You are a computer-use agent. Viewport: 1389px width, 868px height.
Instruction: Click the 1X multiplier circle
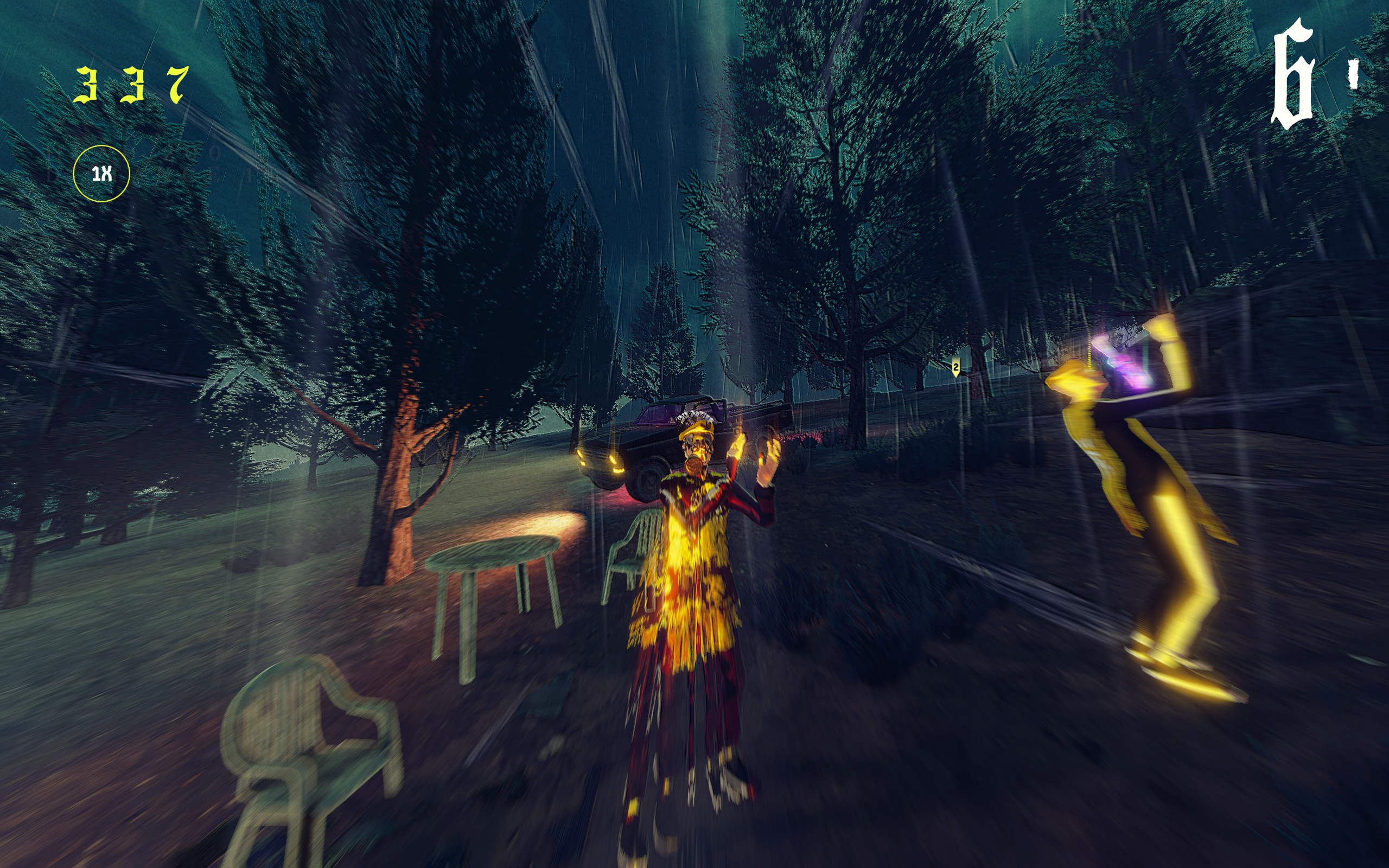click(x=101, y=174)
